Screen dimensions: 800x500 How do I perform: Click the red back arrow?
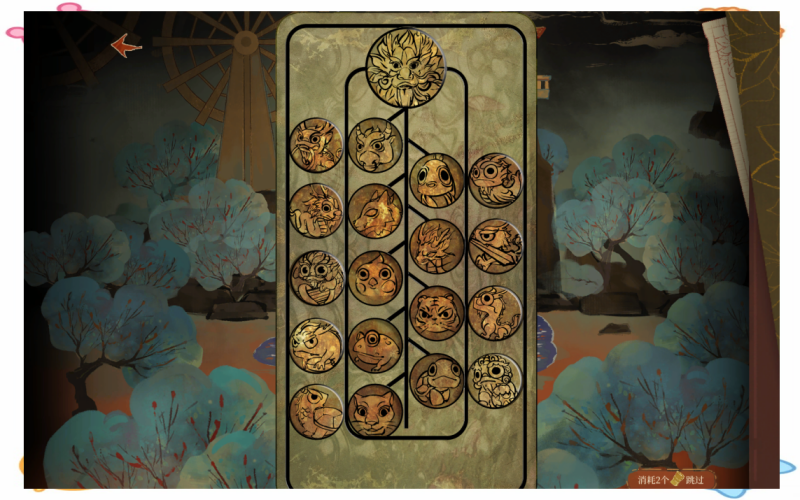(125, 45)
